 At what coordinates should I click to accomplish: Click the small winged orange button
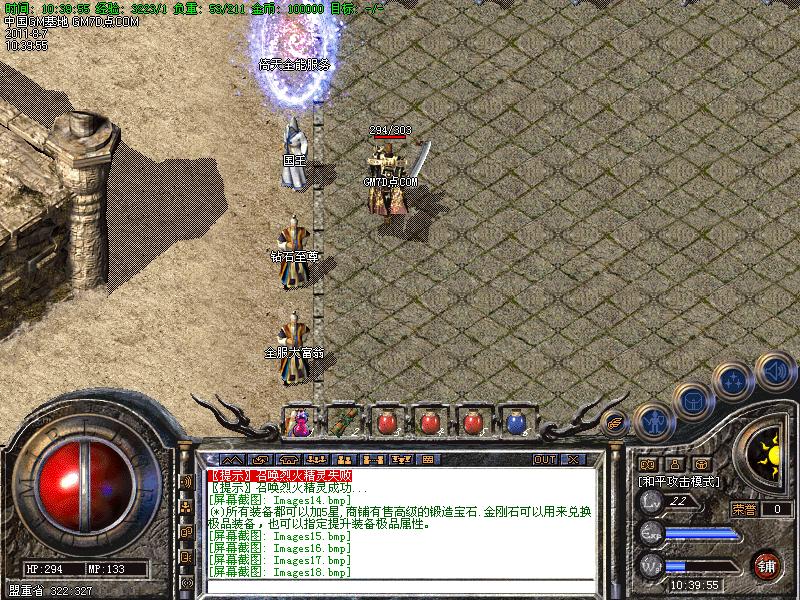coord(616,424)
